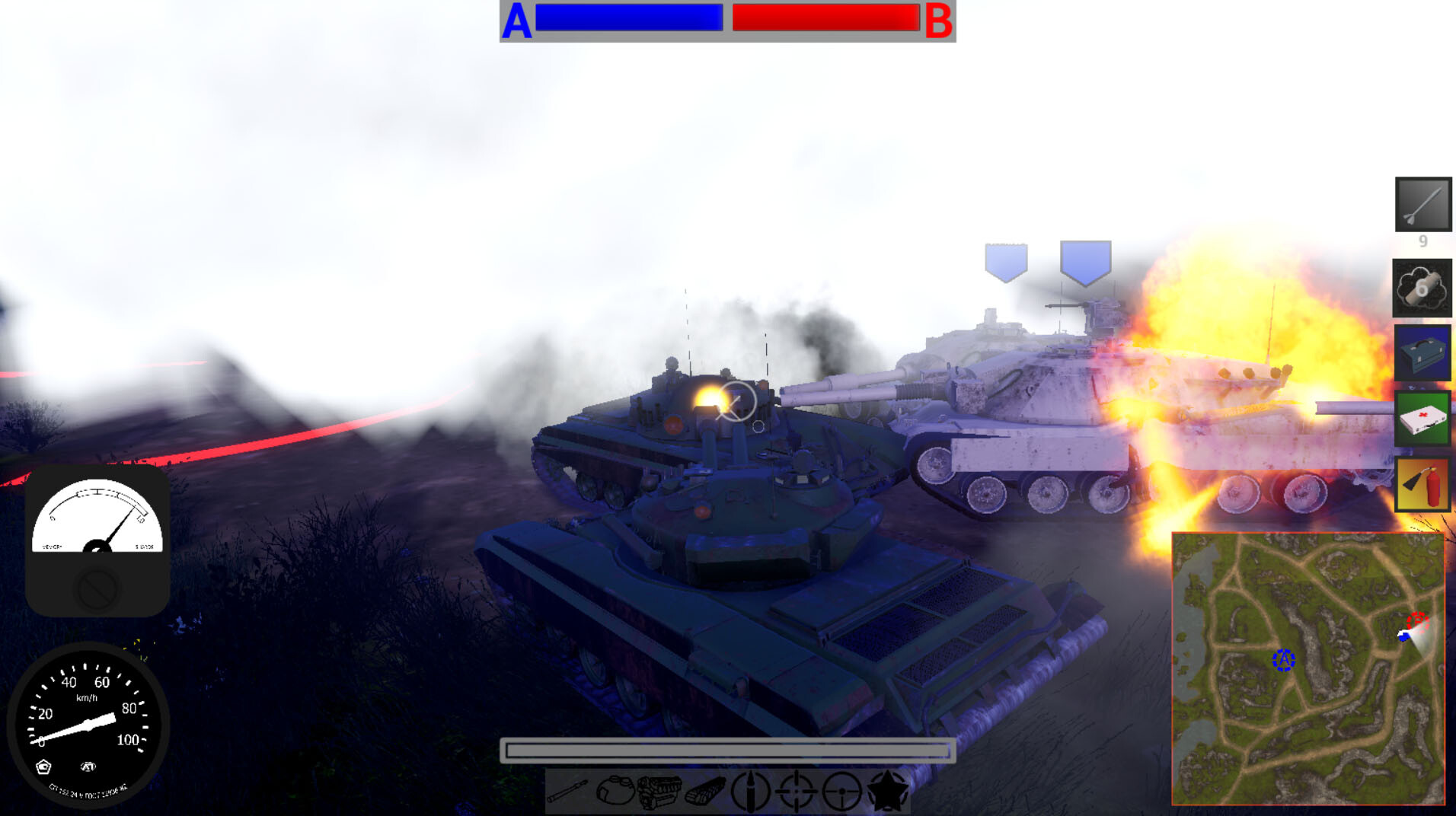Viewport: 1456px width, 816px height.
Task: Click the letter B team label
Action: click(x=938, y=21)
